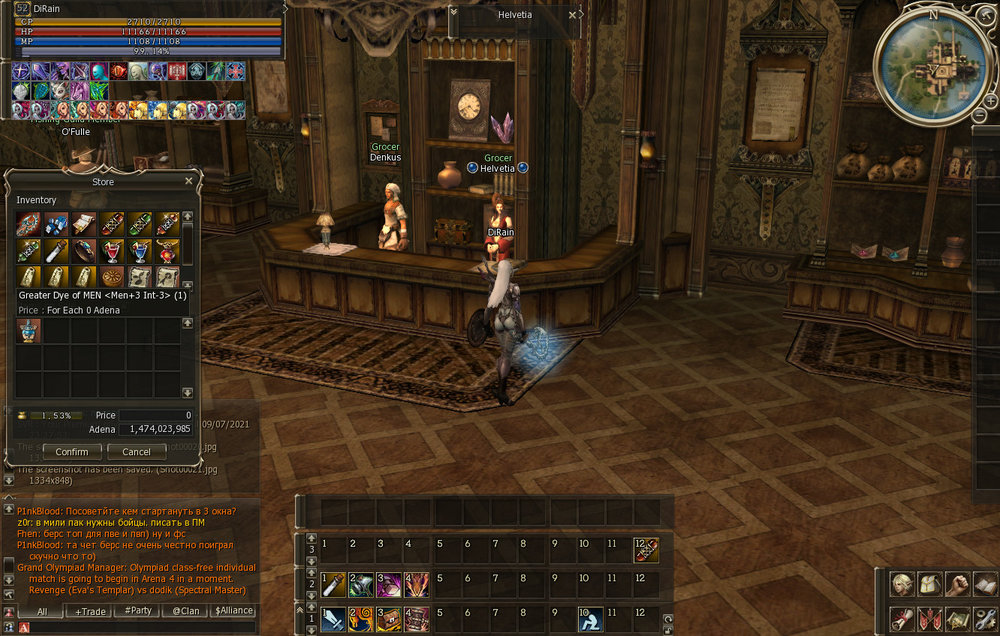This screenshot has width=1000, height=636.
Task: Switch to the @Clan chat tab
Action: 185,611
